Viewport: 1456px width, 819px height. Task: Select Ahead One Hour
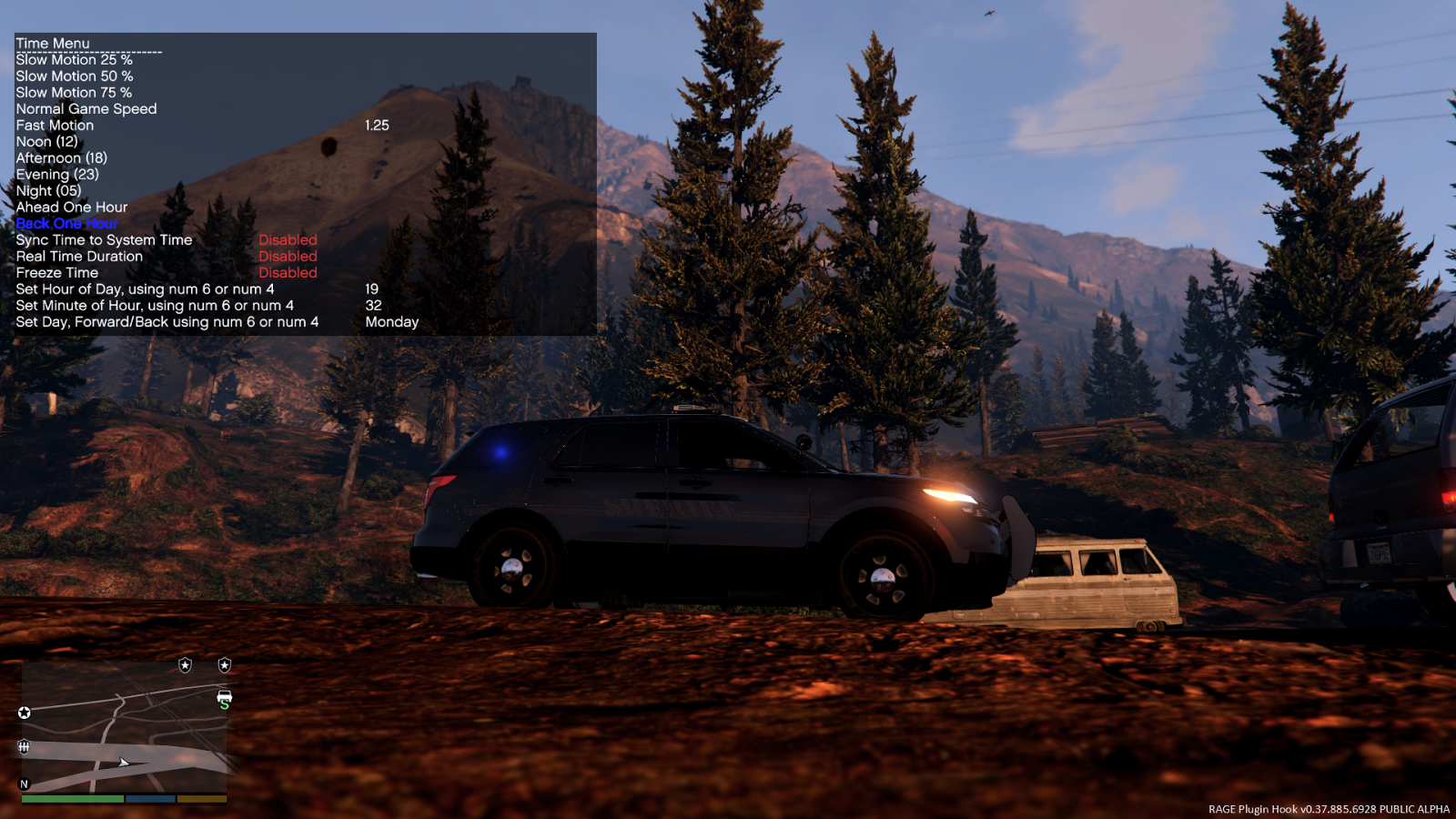click(x=71, y=207)
